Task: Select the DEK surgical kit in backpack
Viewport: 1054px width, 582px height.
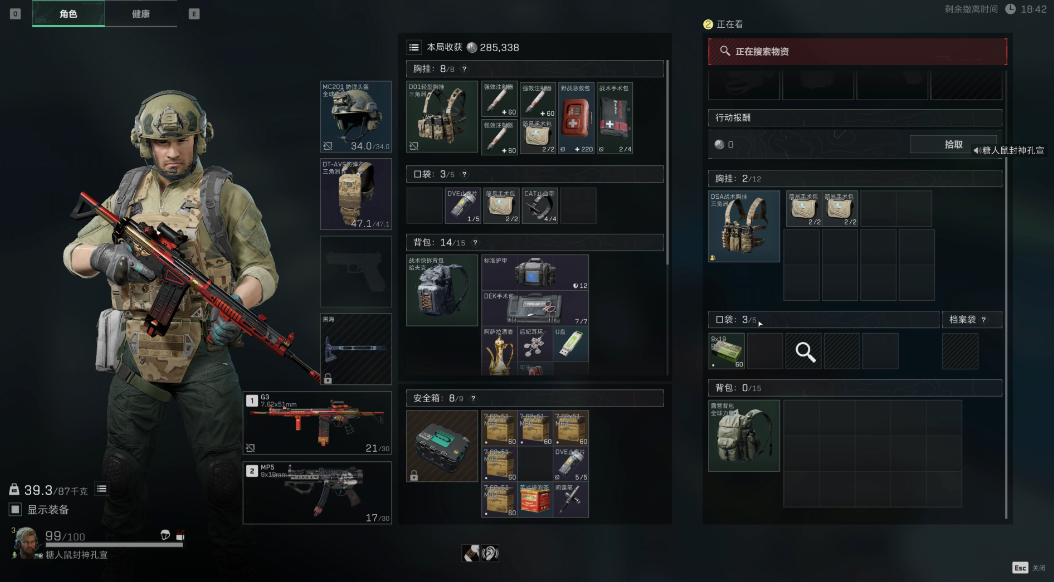Action: [534, 307]
